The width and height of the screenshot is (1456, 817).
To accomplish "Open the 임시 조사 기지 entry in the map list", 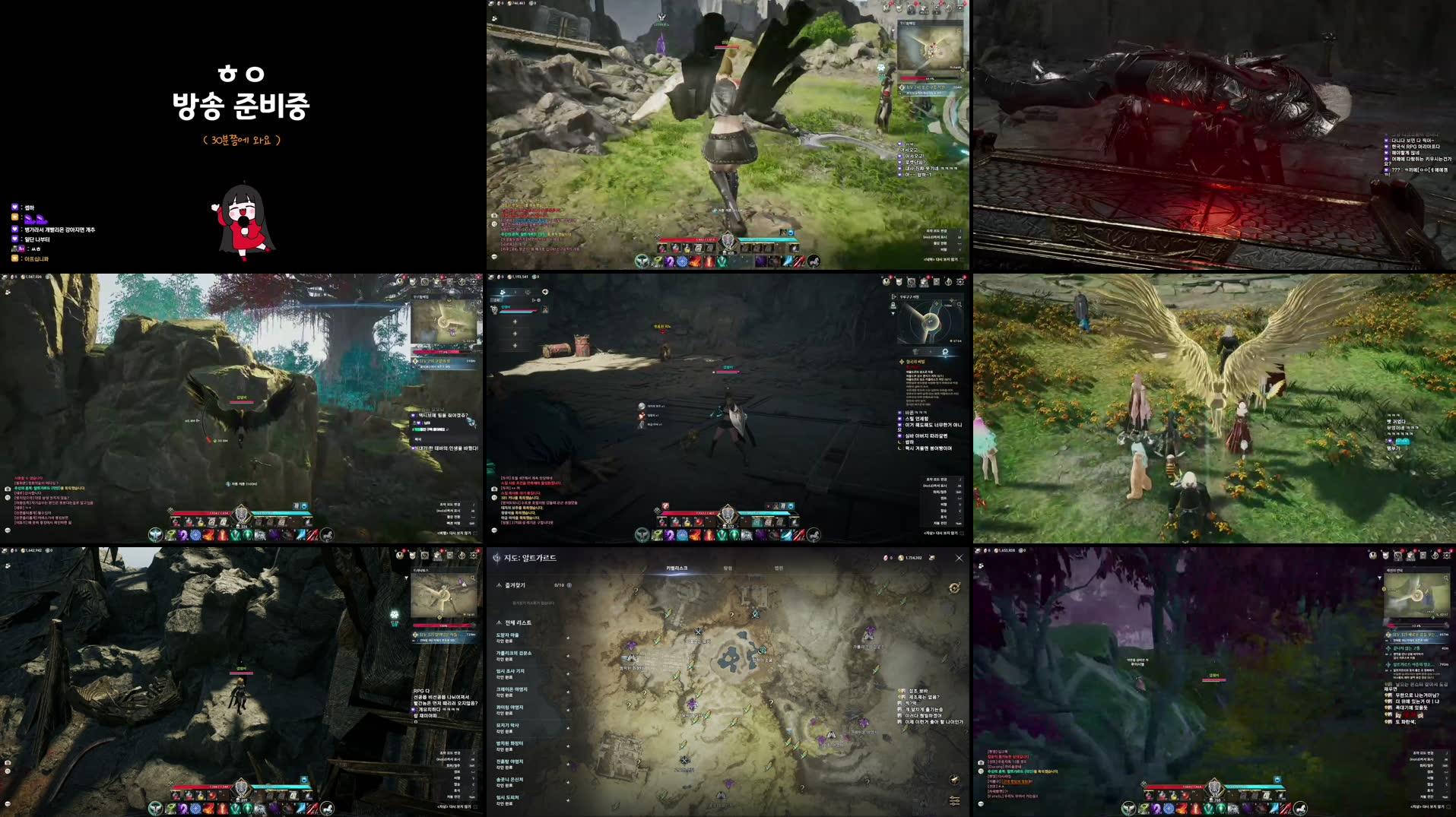I will click(x=511, y=671).
